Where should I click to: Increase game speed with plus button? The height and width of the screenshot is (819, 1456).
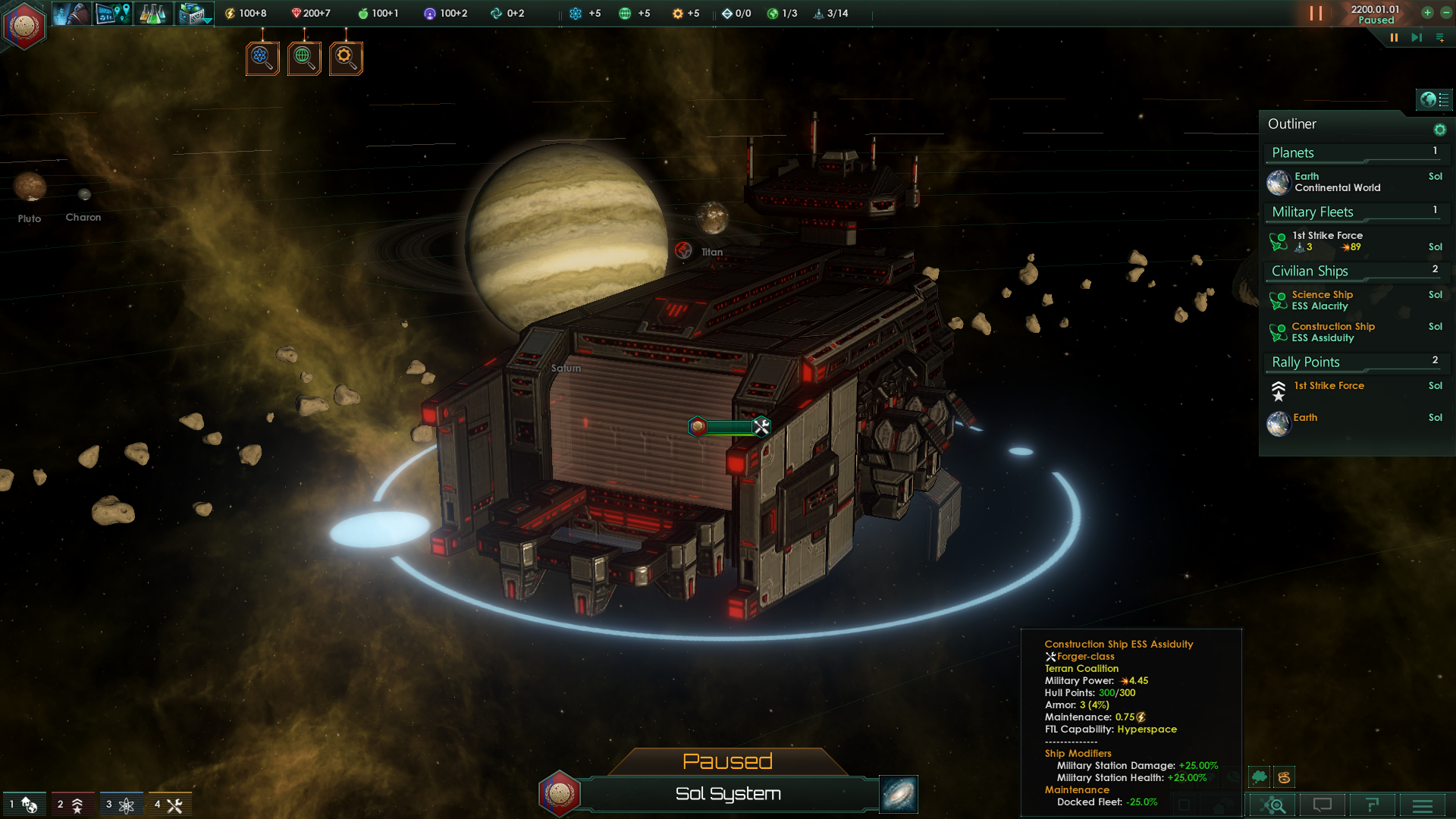tap(1427, 13)
